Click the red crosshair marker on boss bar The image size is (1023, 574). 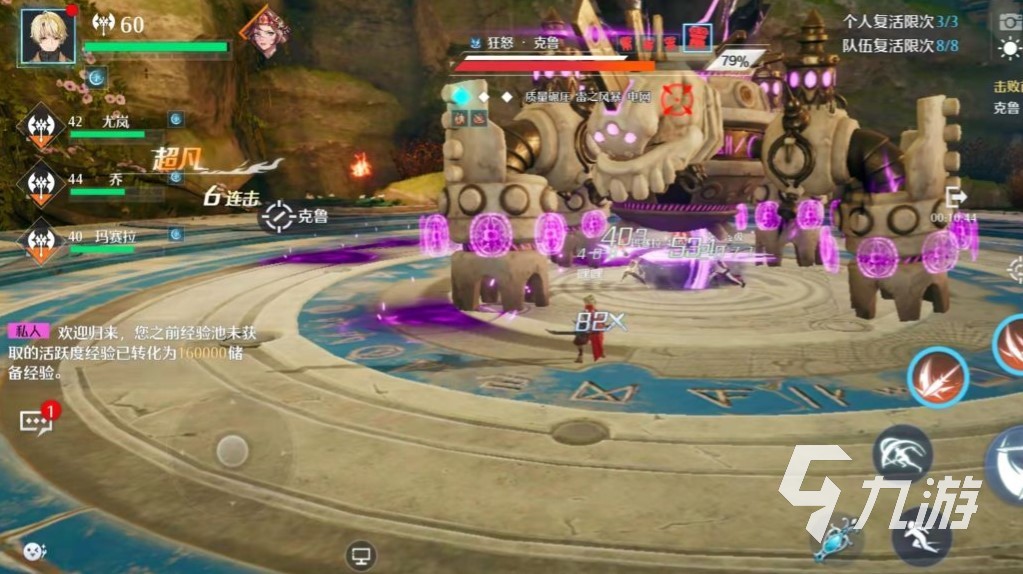(678, 99)
